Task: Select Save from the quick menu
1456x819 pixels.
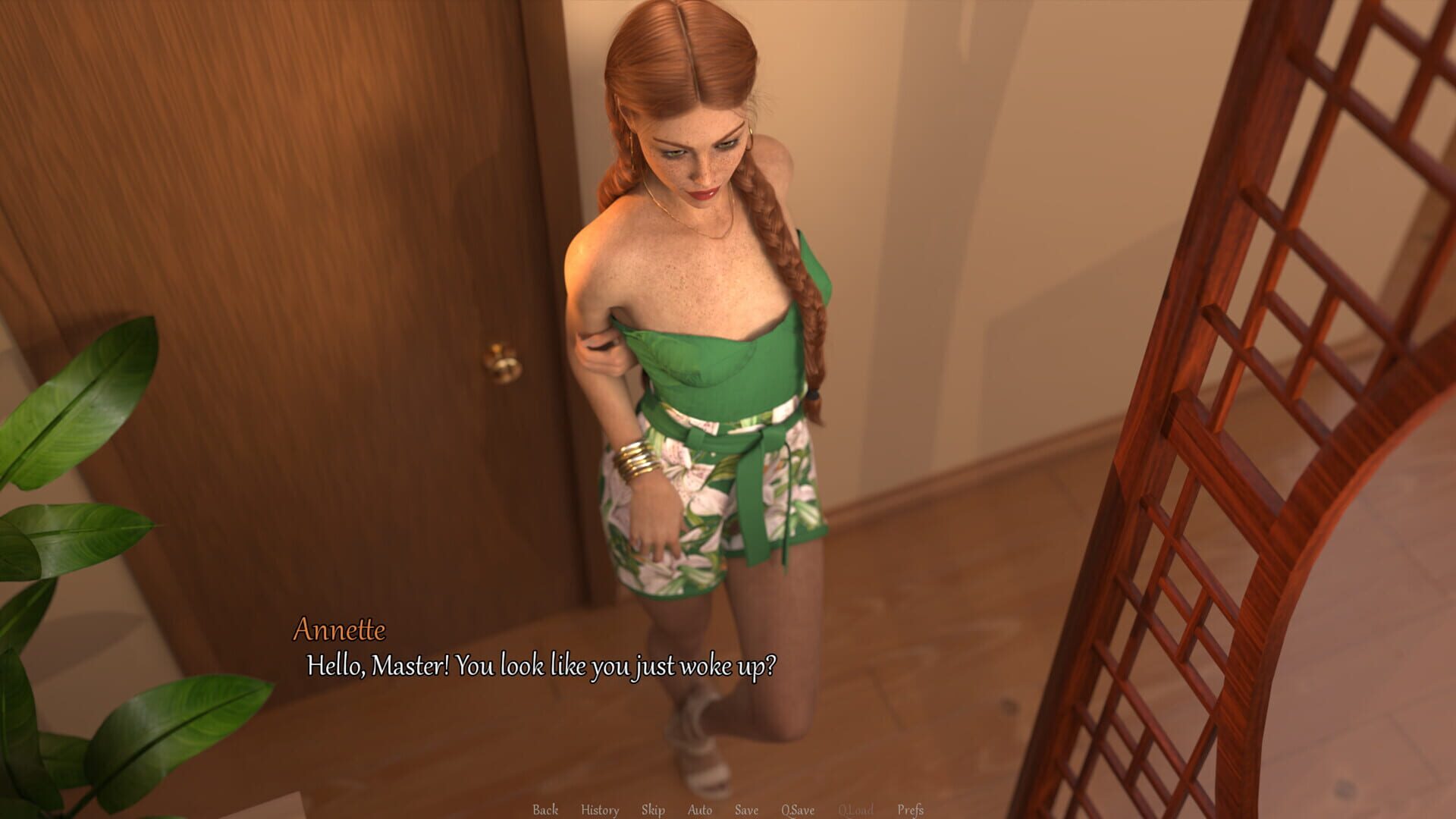Action: pos(746,809)
